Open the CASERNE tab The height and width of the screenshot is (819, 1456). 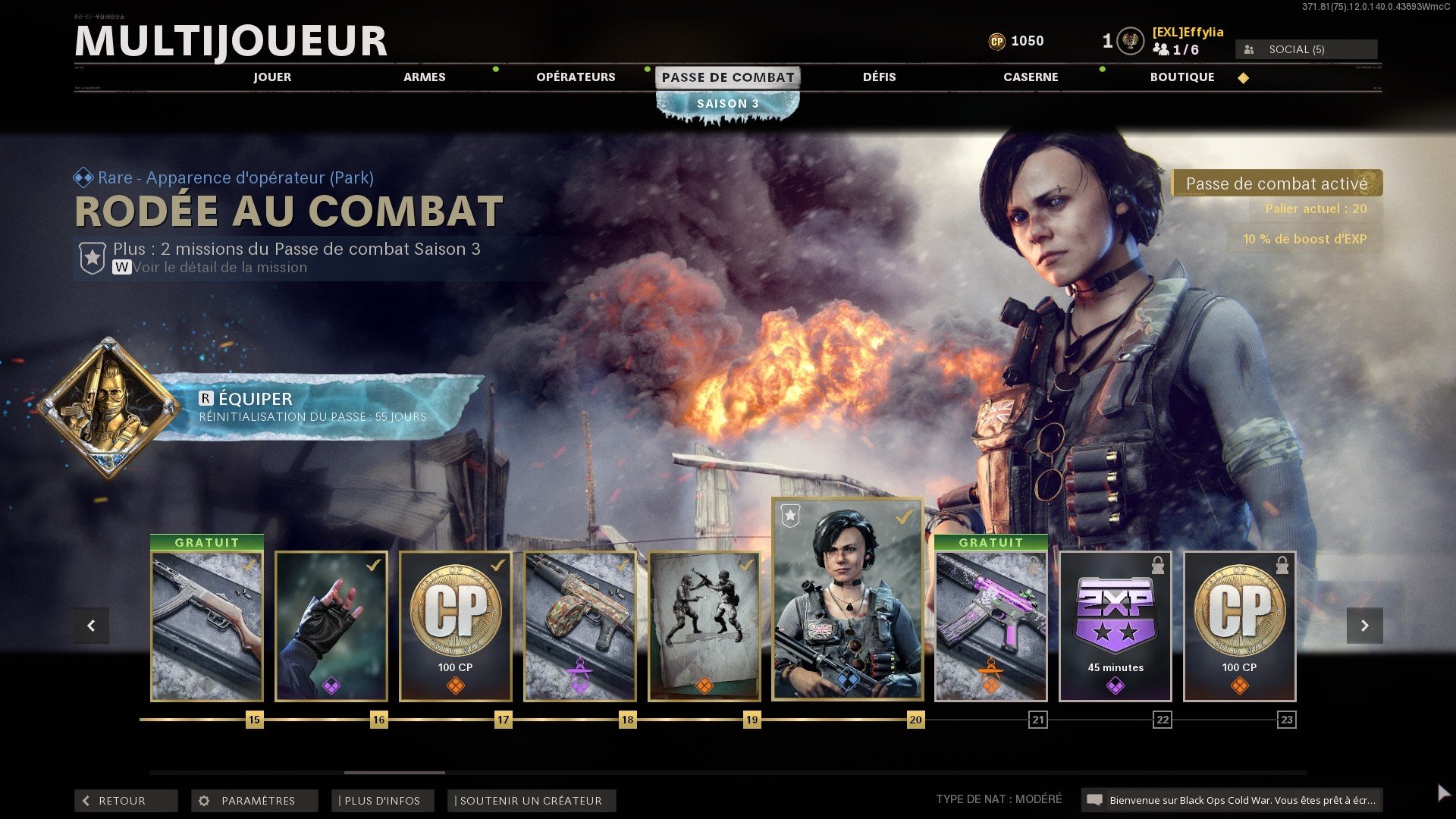(x=1031, y=77)
